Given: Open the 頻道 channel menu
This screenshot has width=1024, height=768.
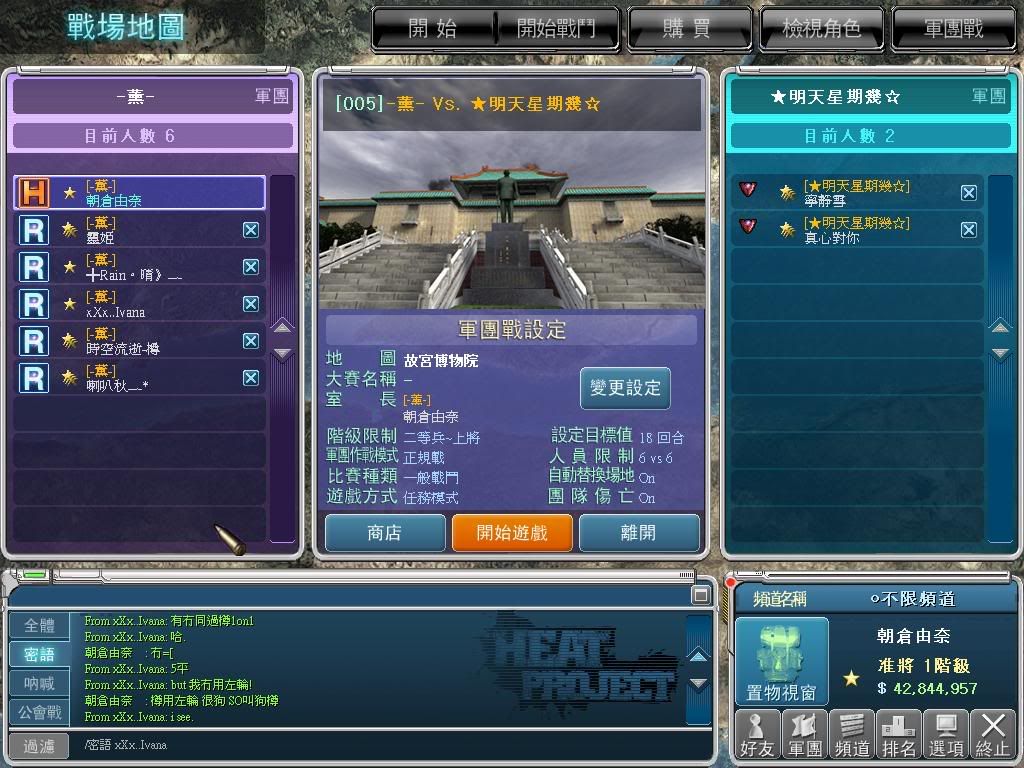Looking at the screenshot, I should point(851,732).
